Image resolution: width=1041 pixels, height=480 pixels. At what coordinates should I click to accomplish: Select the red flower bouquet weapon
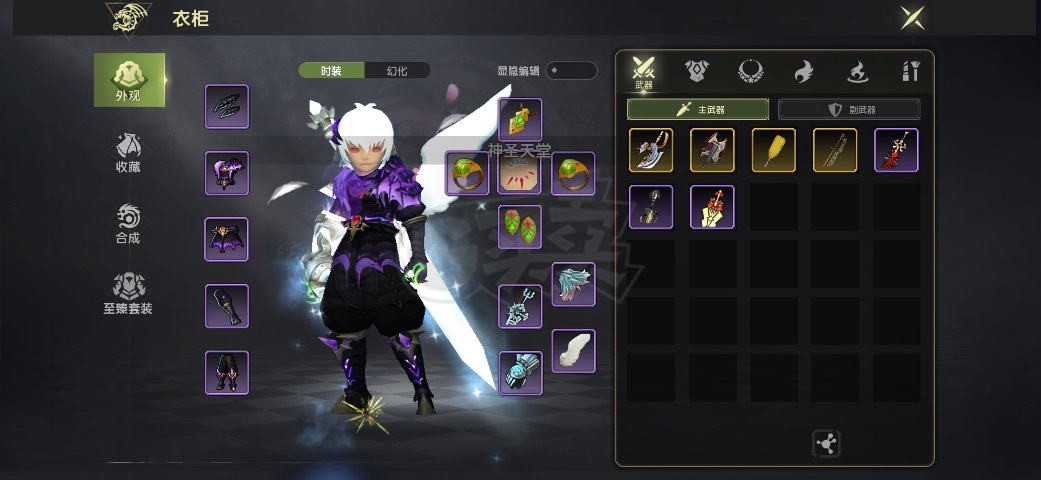coord(712,207)
